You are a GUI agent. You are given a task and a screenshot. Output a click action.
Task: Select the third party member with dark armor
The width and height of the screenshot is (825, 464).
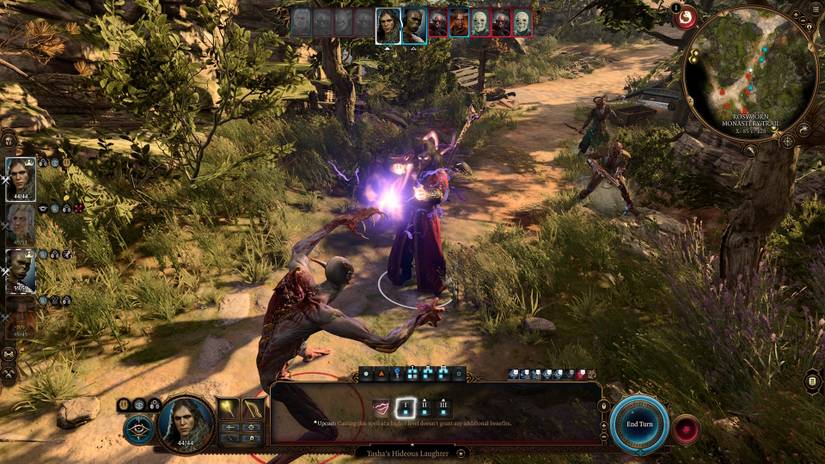(21, 270)
